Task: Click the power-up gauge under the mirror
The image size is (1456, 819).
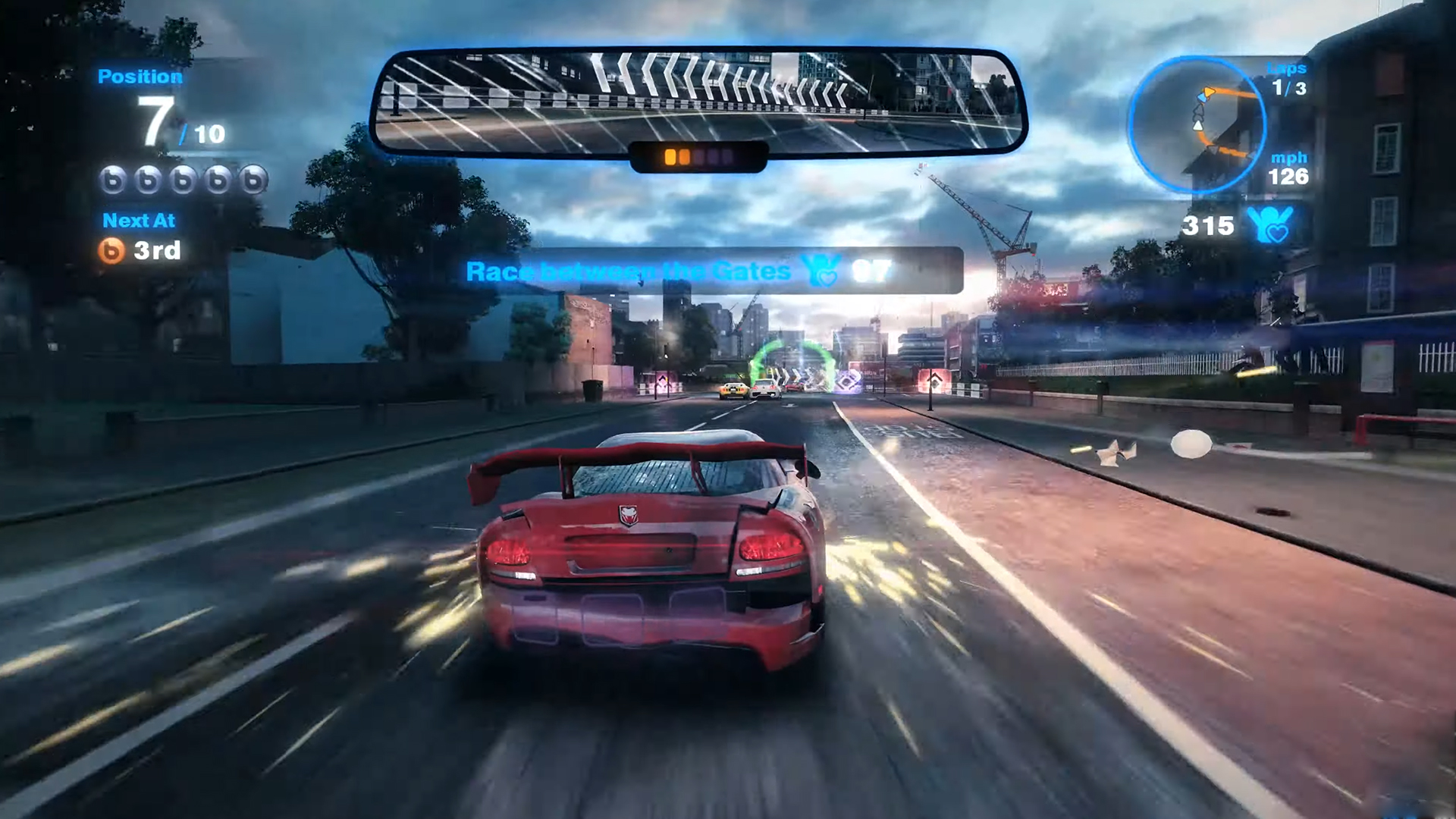Action: pyautogui.click(x=698, y=157)
